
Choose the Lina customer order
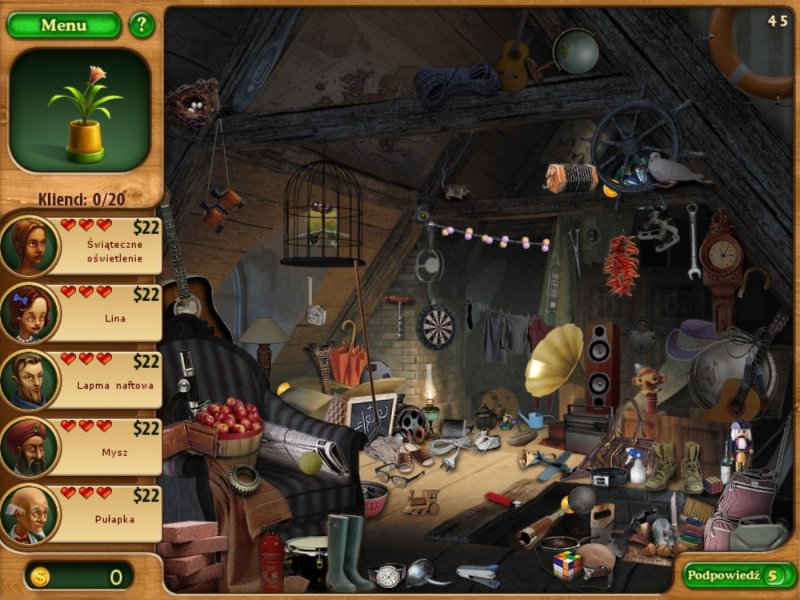click(83, 312)
